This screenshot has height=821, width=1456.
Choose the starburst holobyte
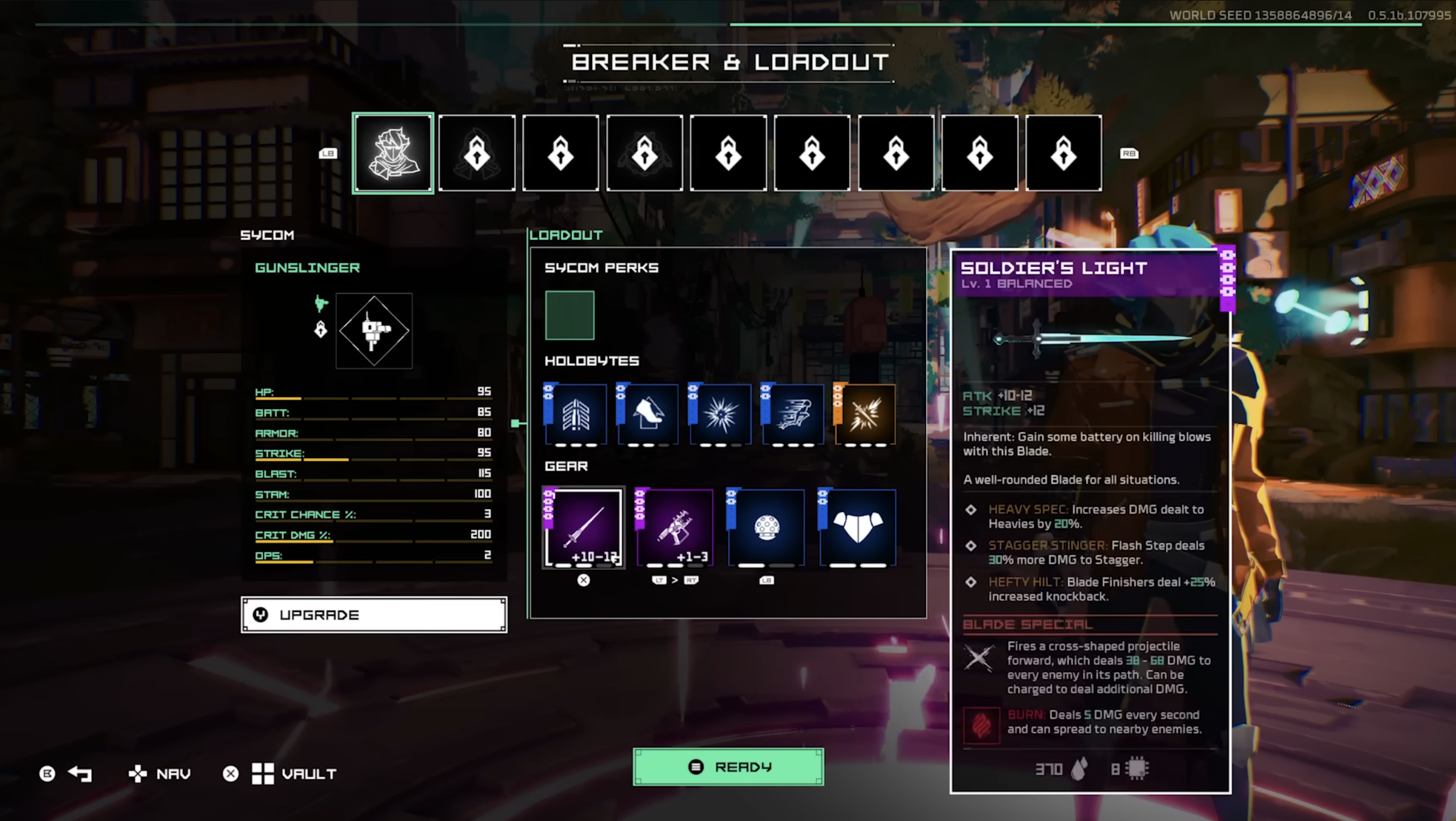pyautogui.click(x=720, y=414)
